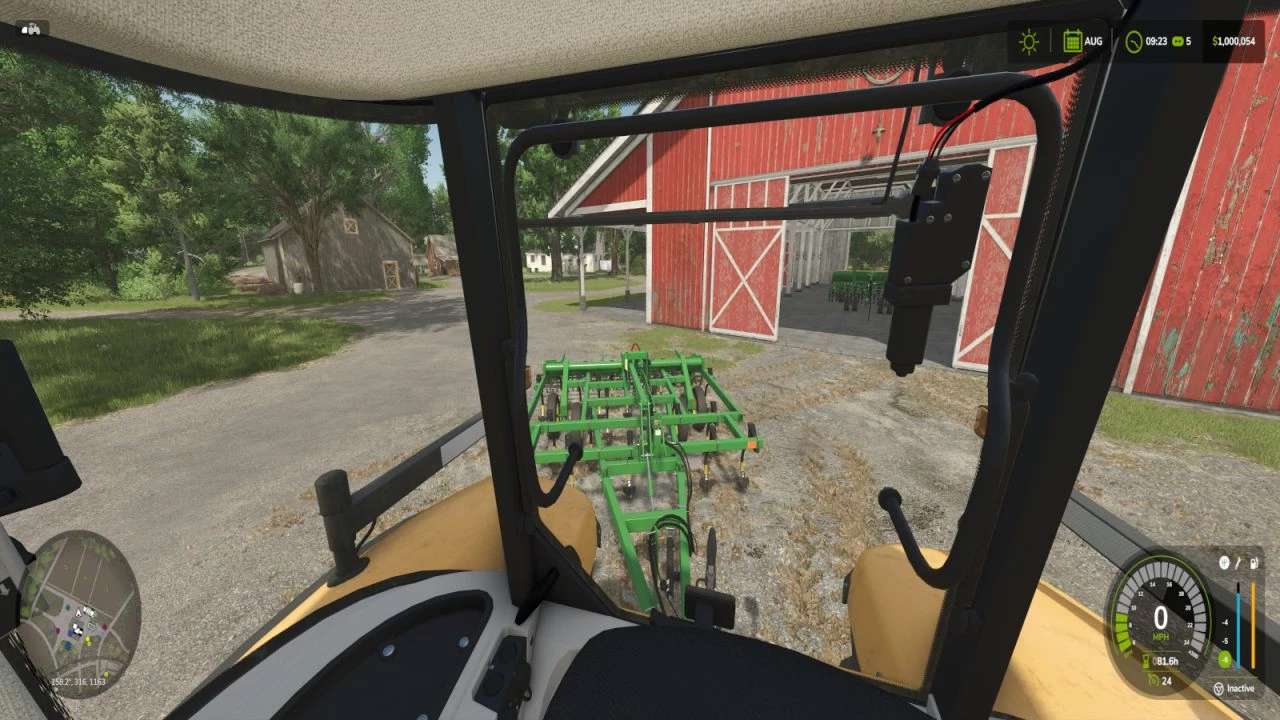
Task: Click the clock icon showing 09:23
Action: pyautogui.click(x=1133, y=41)
